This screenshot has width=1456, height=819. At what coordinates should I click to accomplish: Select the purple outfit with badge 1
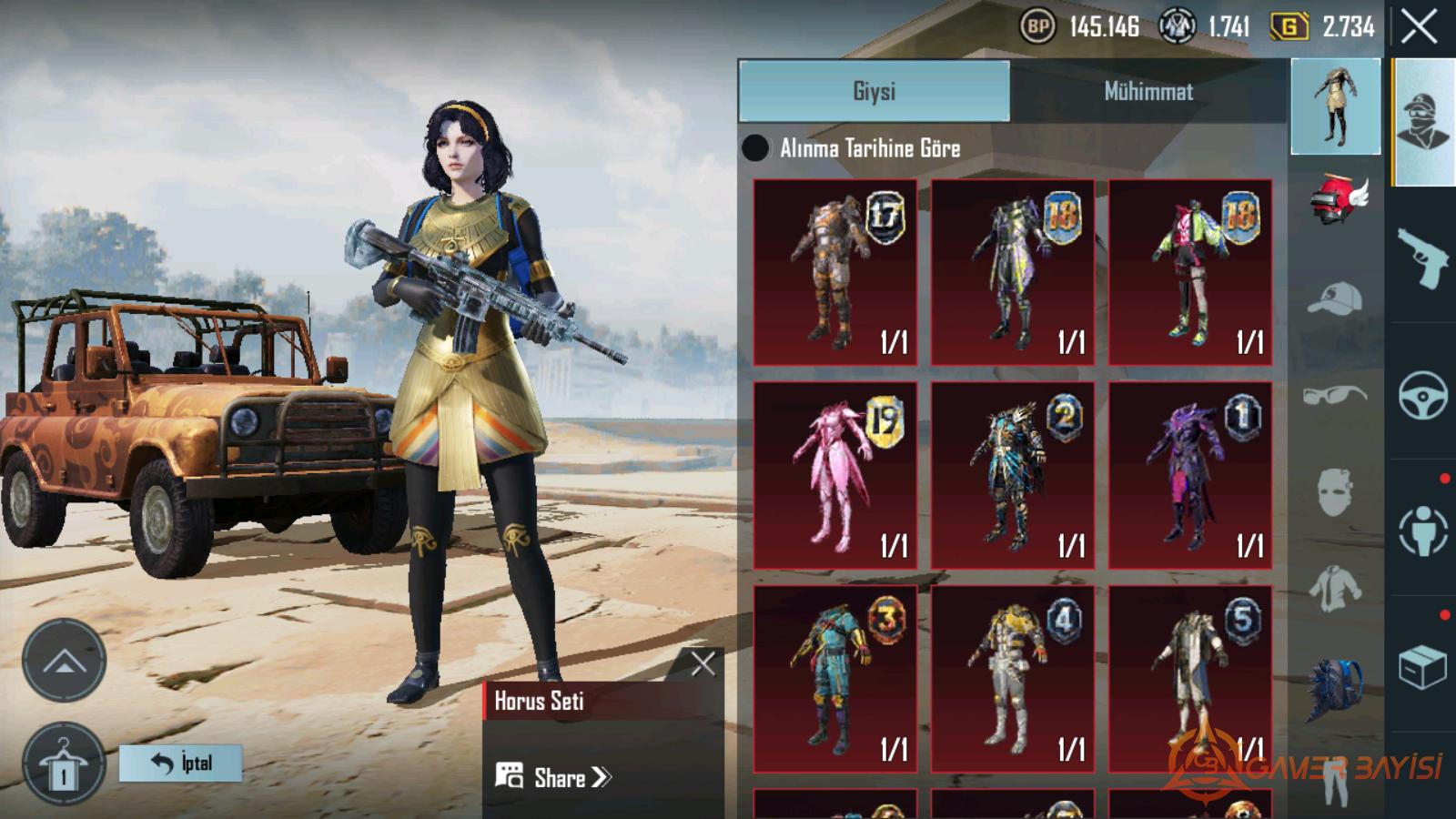(x=1190, y=475)
